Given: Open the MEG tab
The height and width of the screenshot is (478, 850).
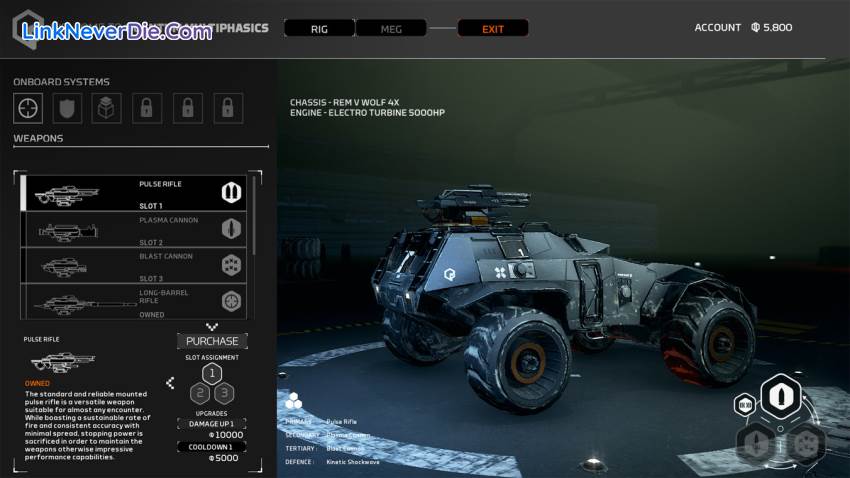Looking at the screenshot, I should click(391, 29).
